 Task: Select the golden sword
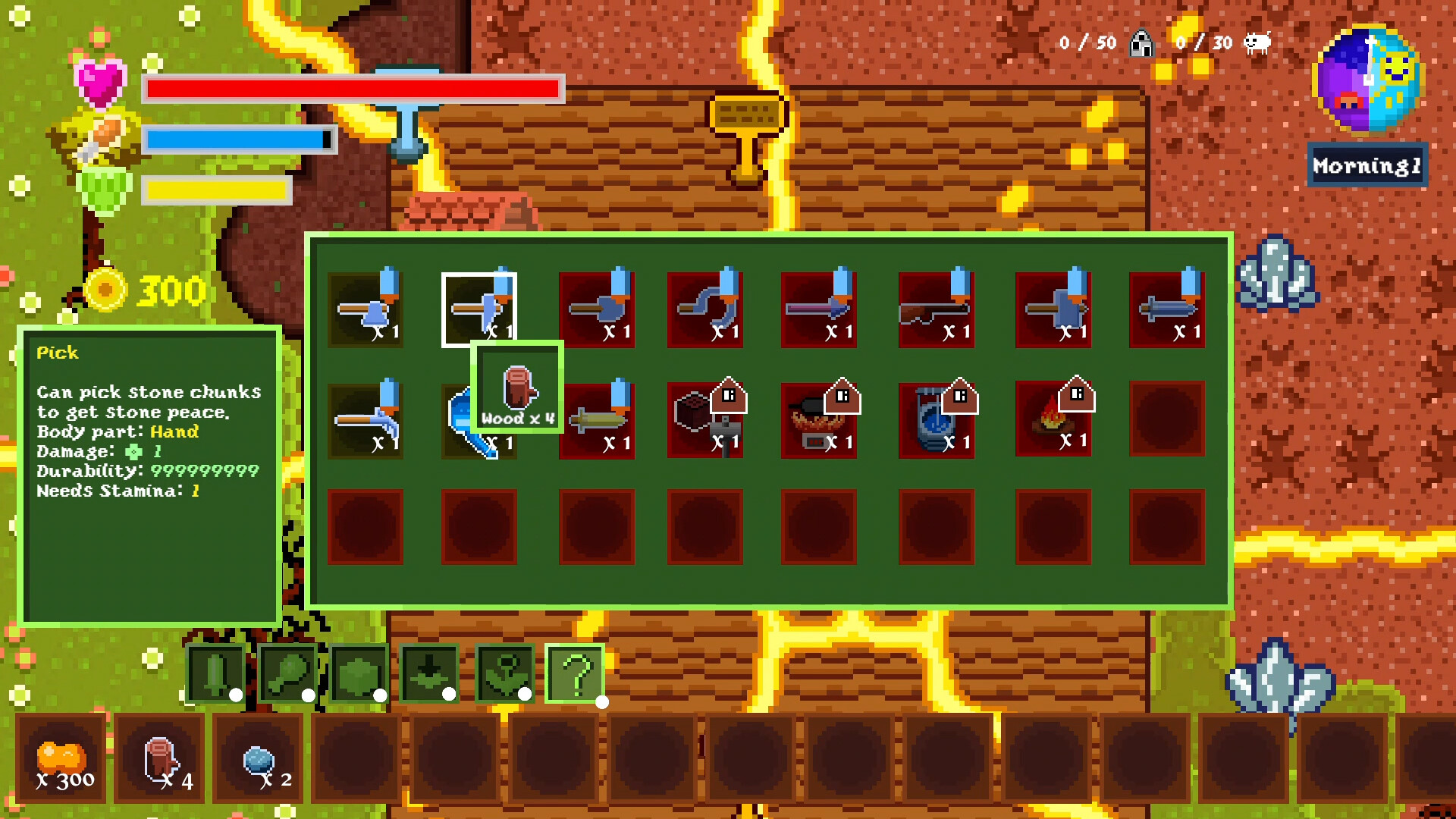click(597, 421)
